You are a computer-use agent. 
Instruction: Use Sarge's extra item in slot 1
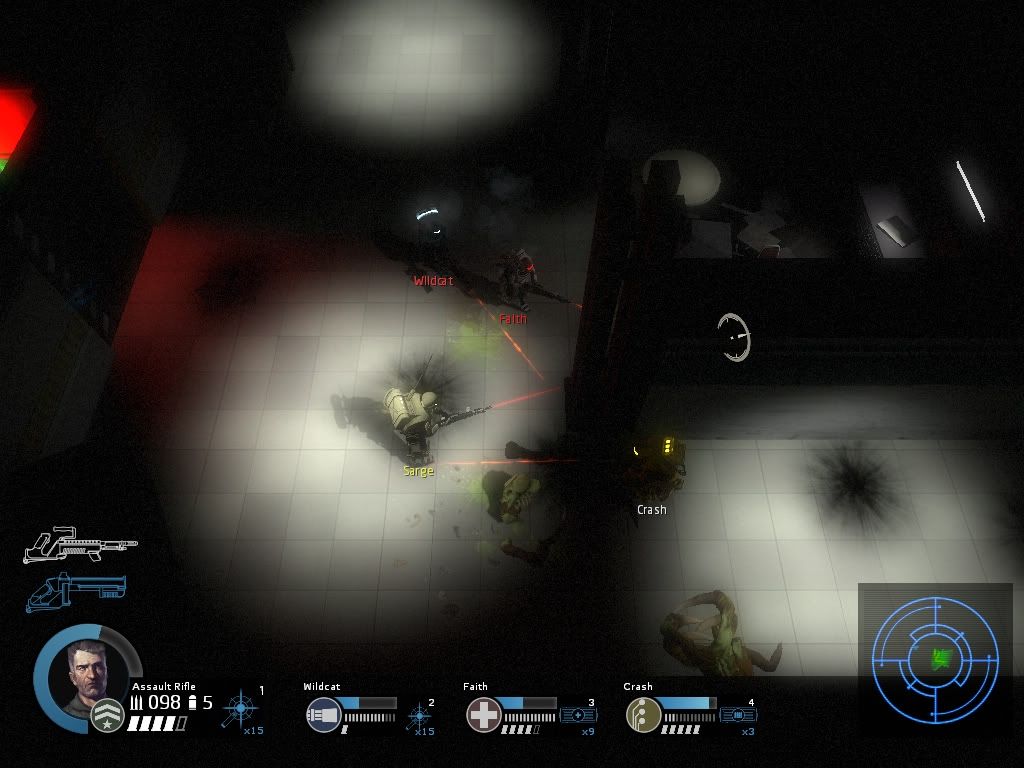(x=241, y=710)
